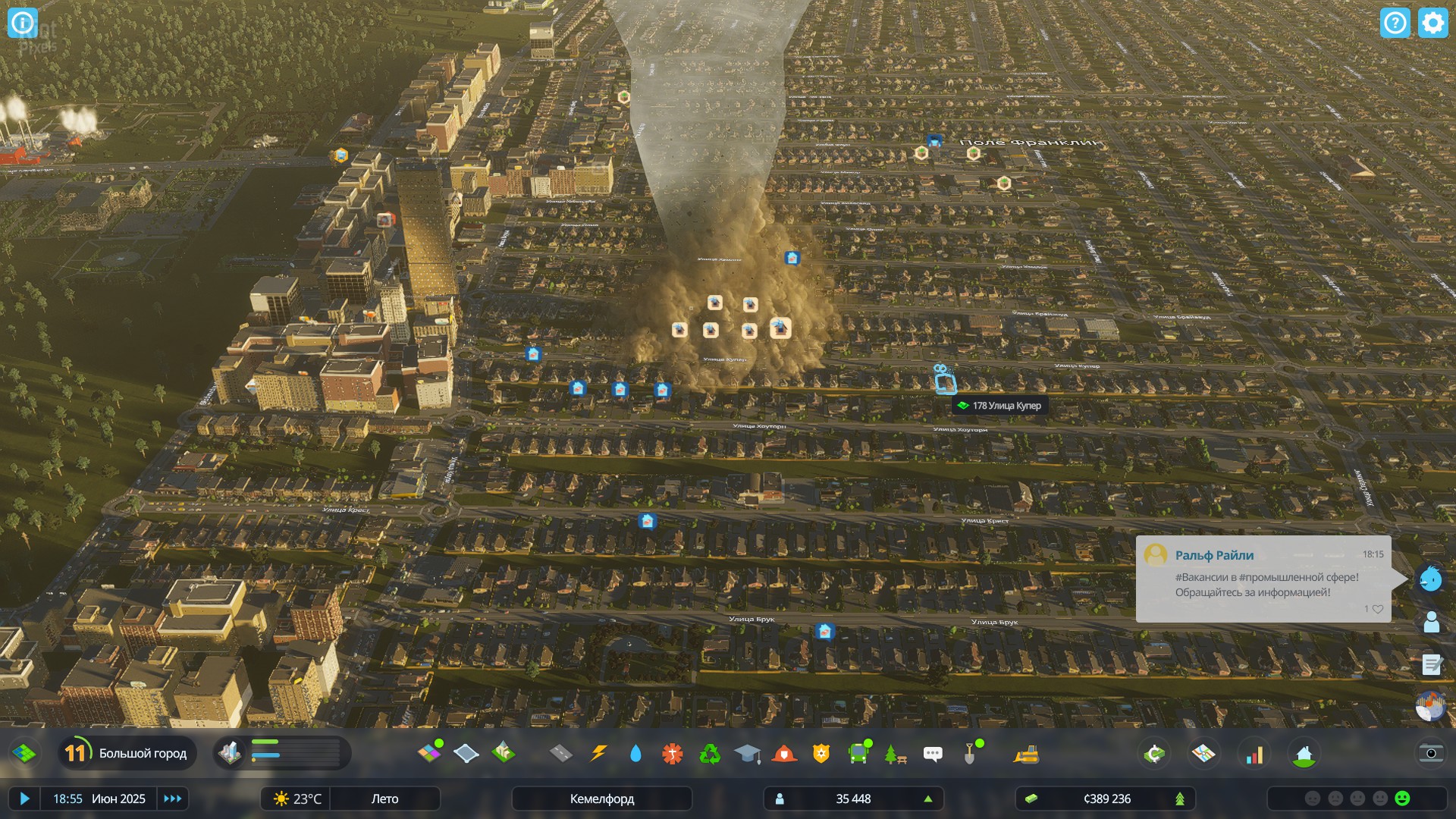Enter photo mode with the camera icon
This screenshot has width=1456, height=819.
(1430, 753)
